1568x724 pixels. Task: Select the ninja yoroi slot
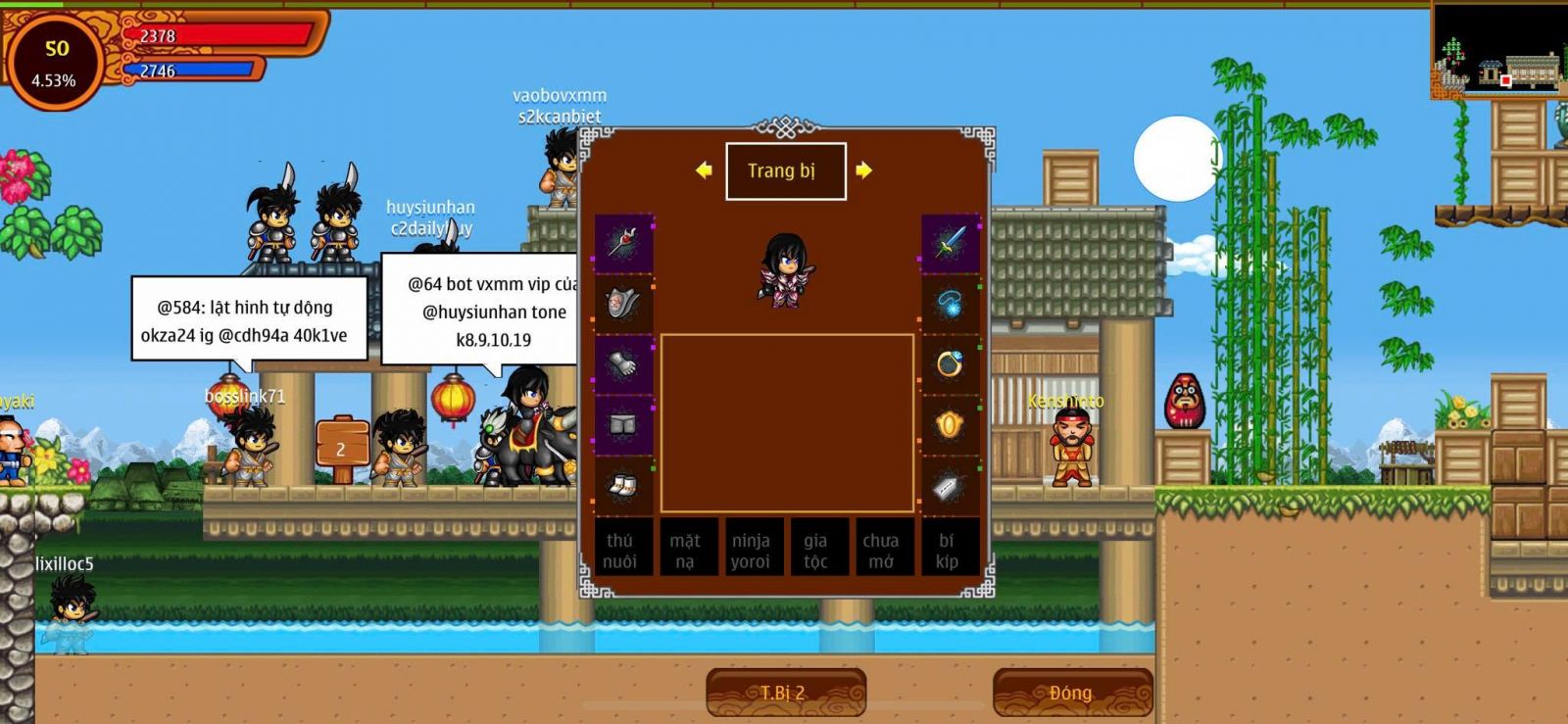coord(751,550)
